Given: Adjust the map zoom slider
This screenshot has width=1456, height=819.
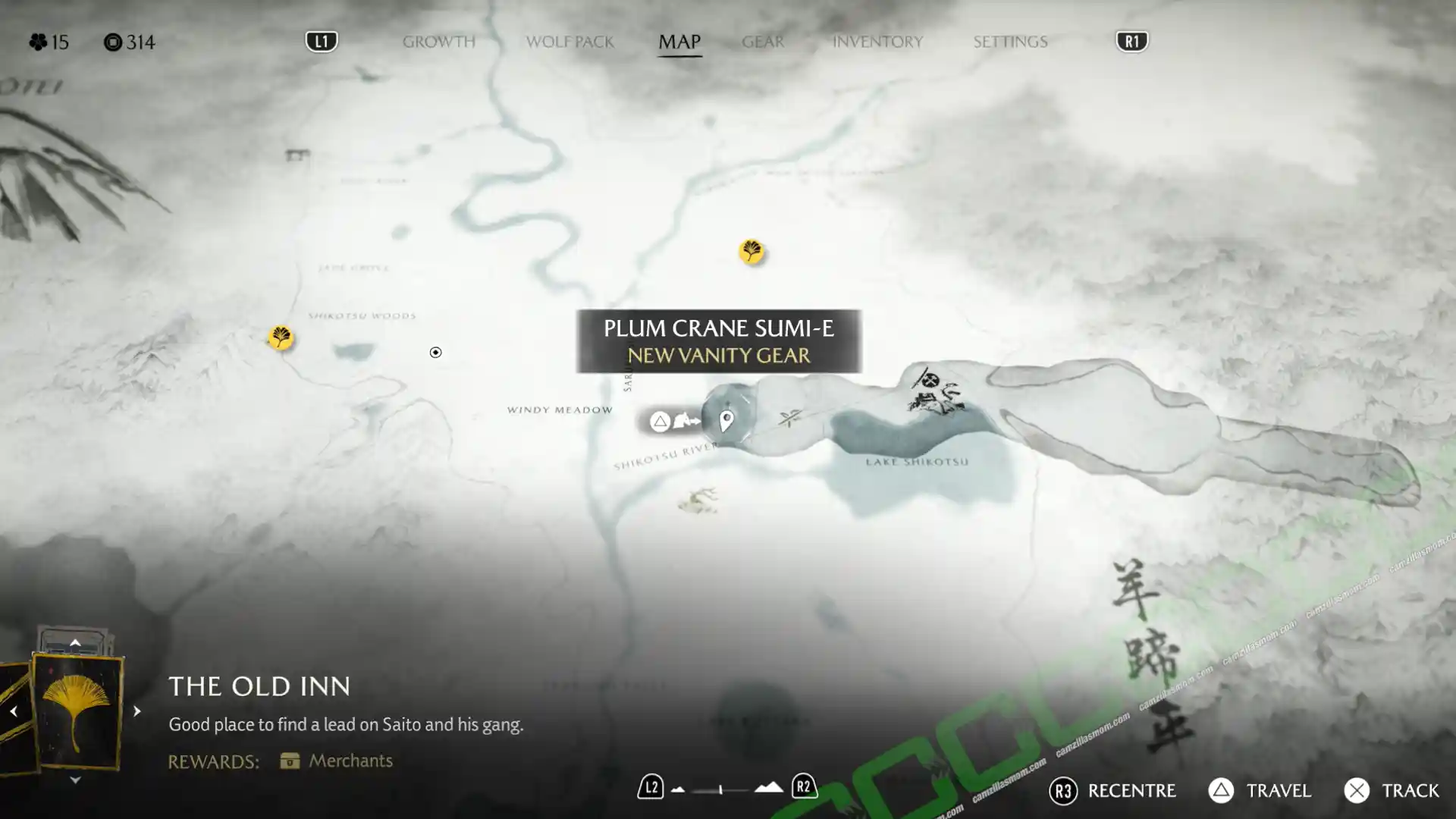Looking at the screenshot, I should pyautogui.click(x=720, y=790).
